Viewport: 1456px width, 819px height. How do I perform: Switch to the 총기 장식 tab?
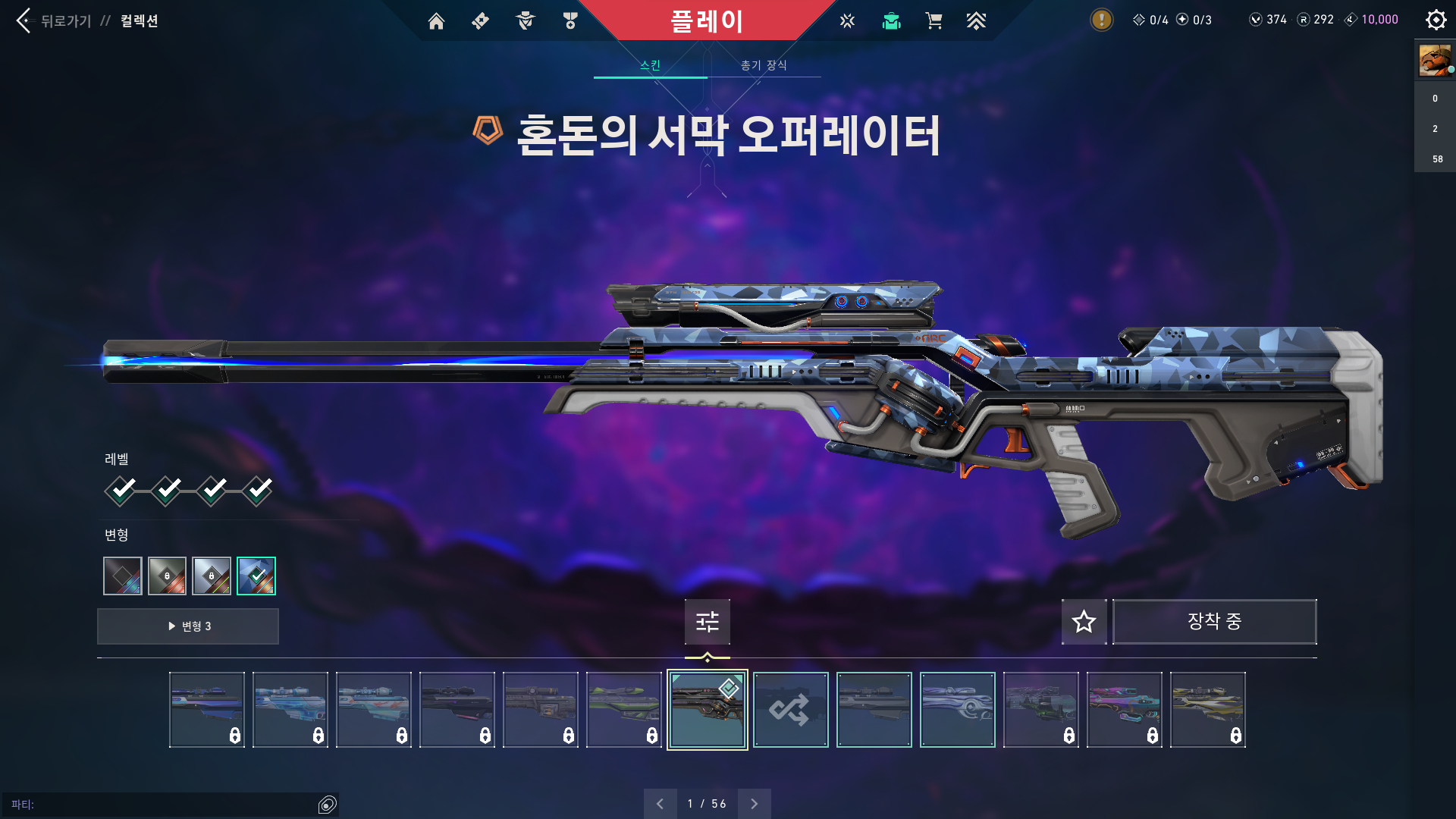(x=764, y=65)
